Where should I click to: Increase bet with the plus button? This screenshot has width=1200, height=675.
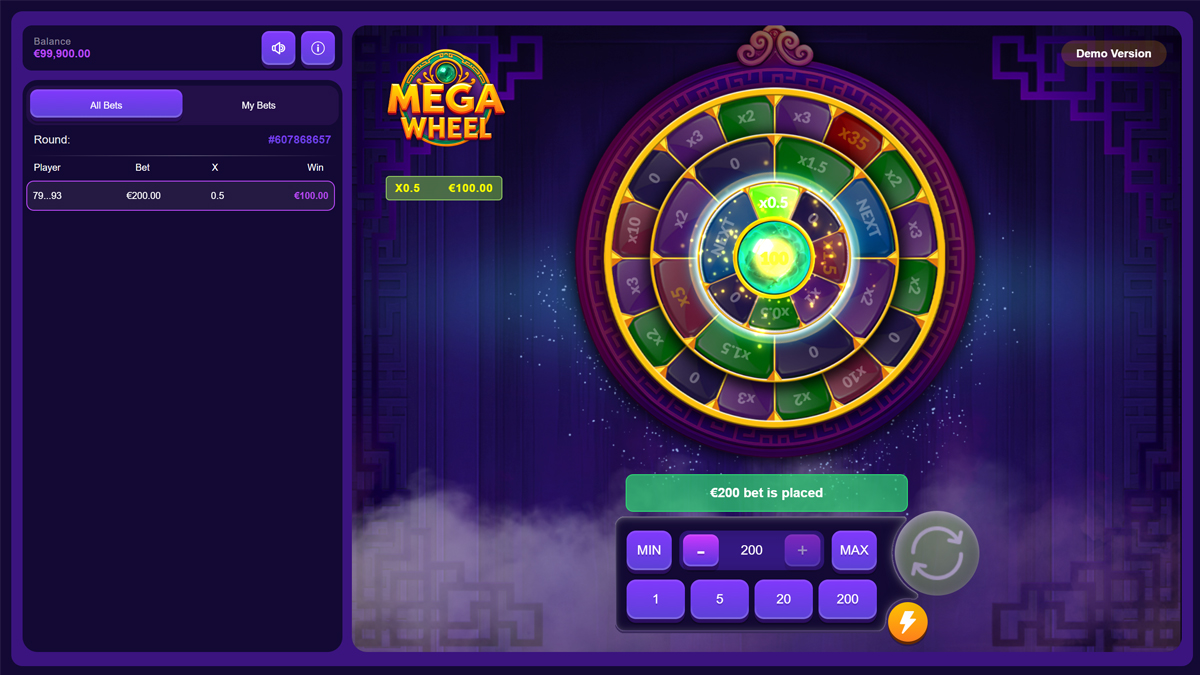(802, 550)
